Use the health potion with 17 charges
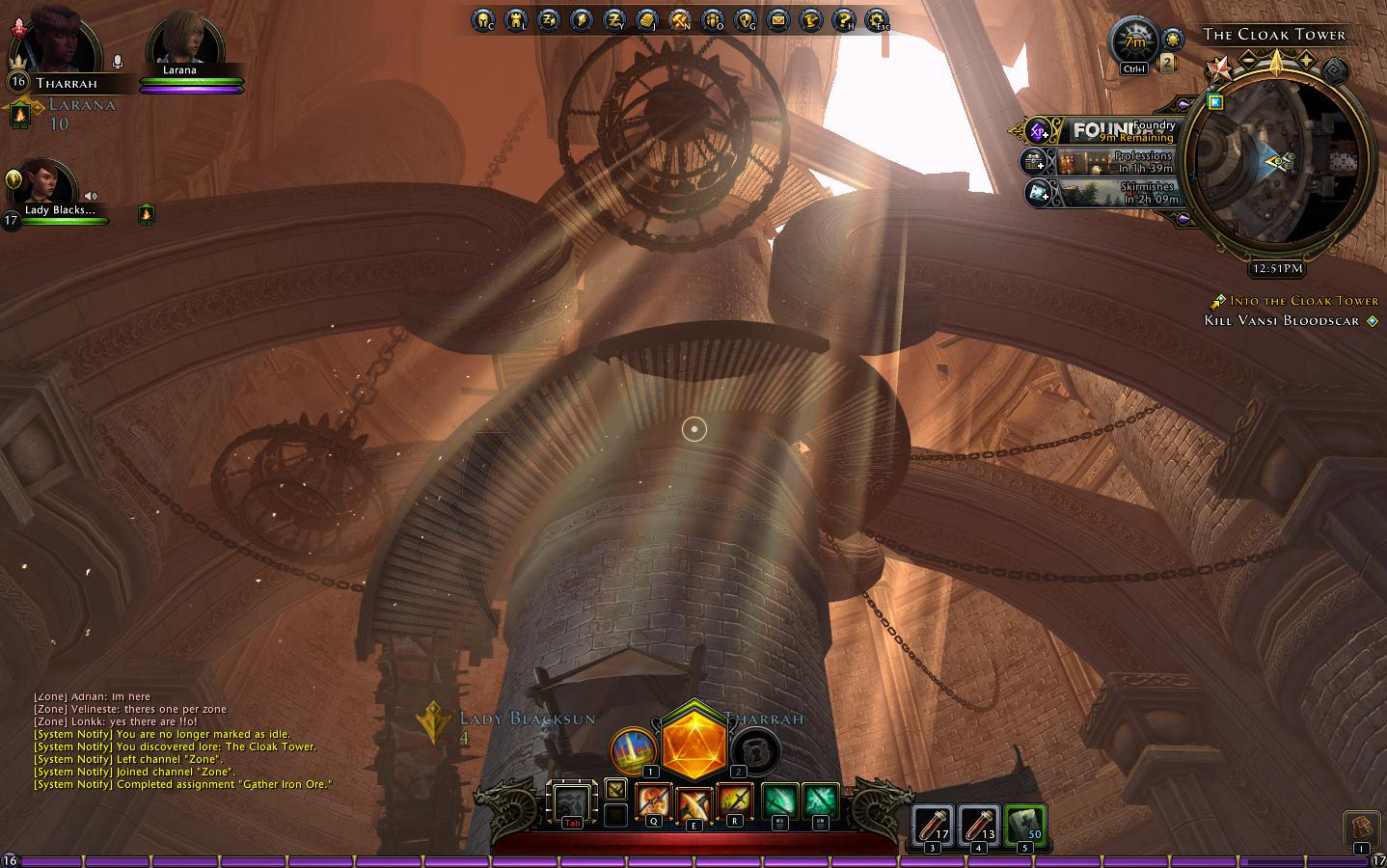 tap(933, 826)
